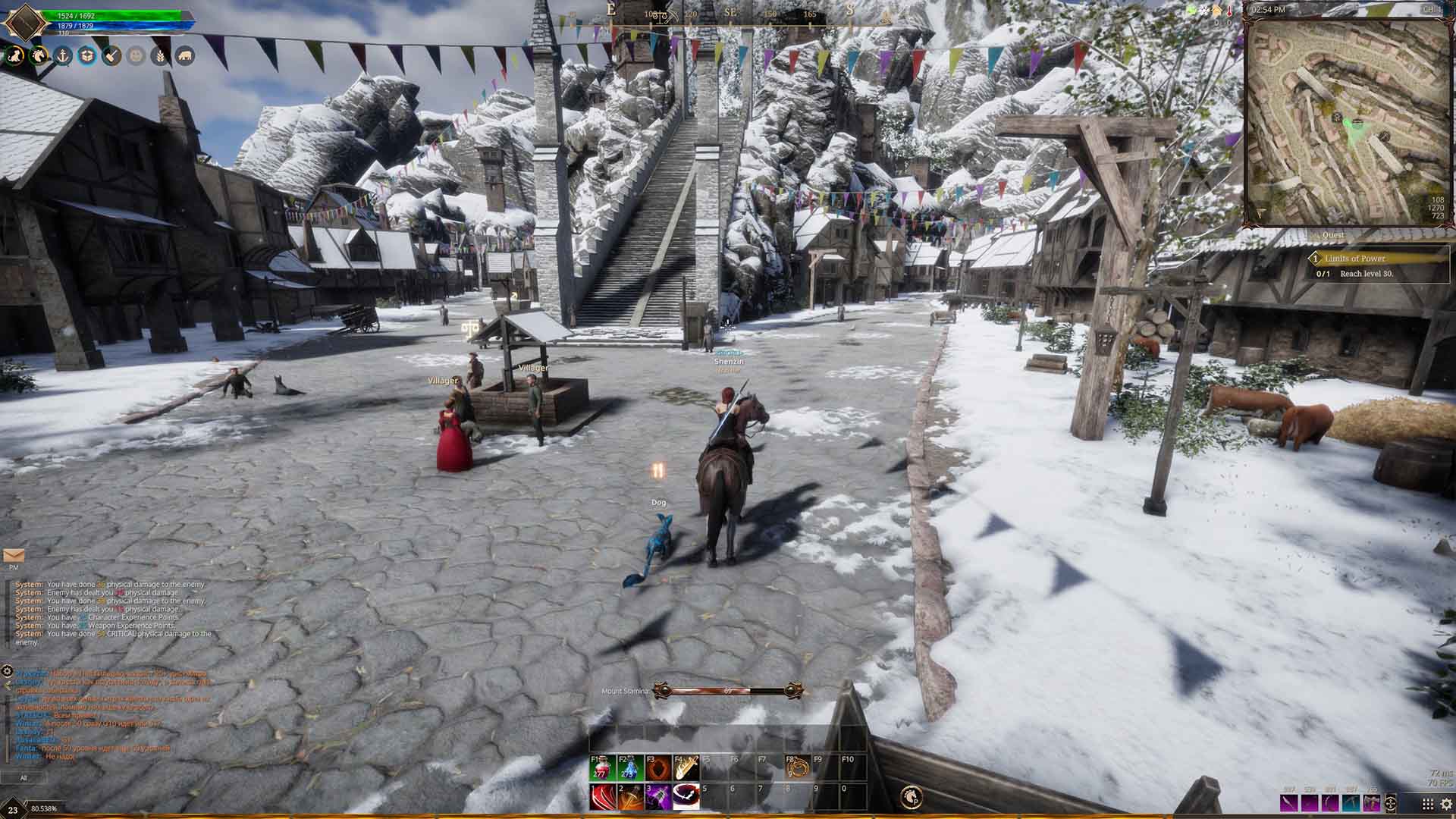Click the horse head mount status icon
1456x819 pixels.
pyautogui.click(x=39, y=55)
